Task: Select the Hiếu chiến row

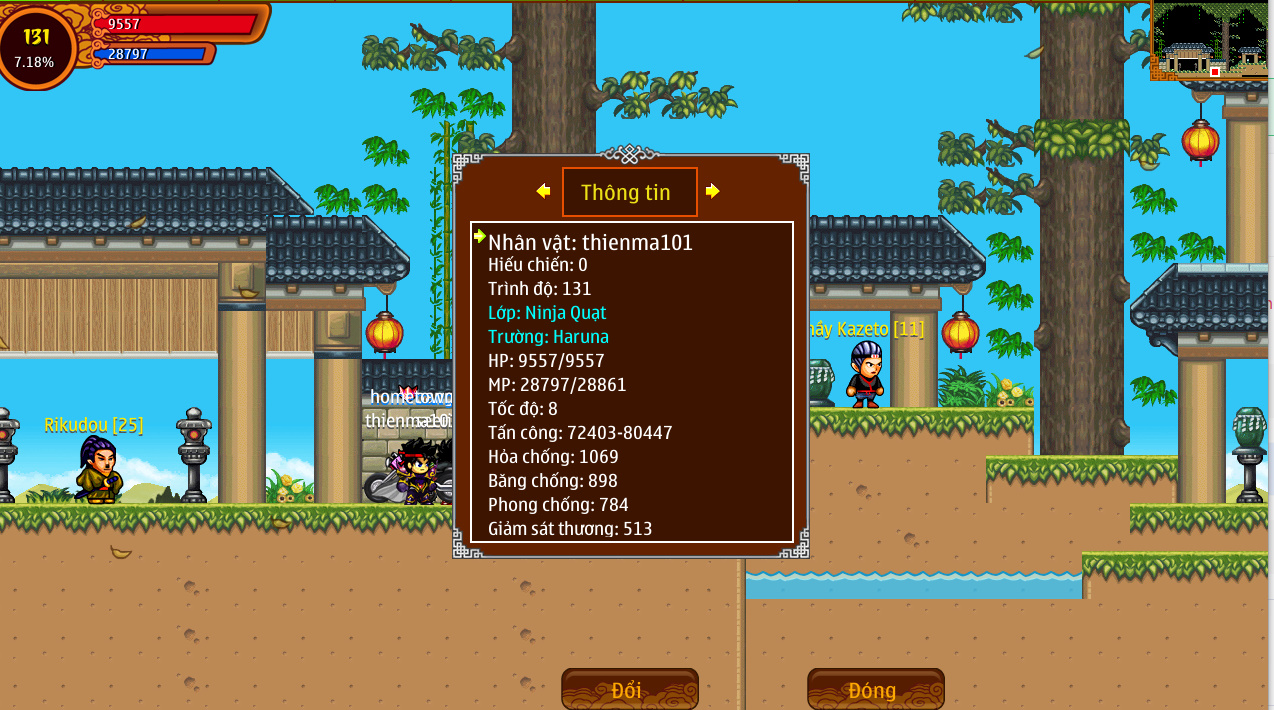Action: point(538,265)
